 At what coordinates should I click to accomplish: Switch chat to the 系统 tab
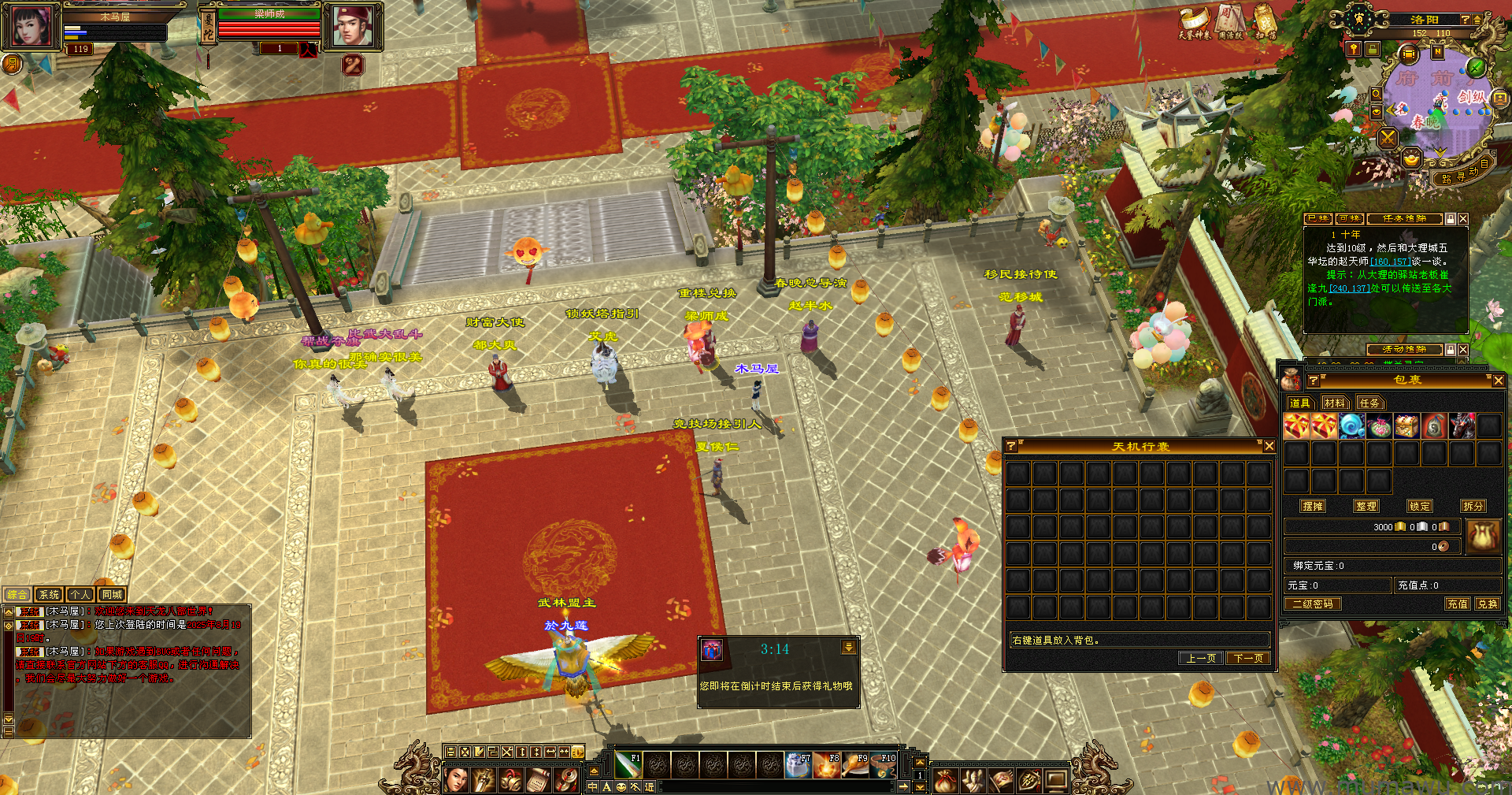(49, 595)
